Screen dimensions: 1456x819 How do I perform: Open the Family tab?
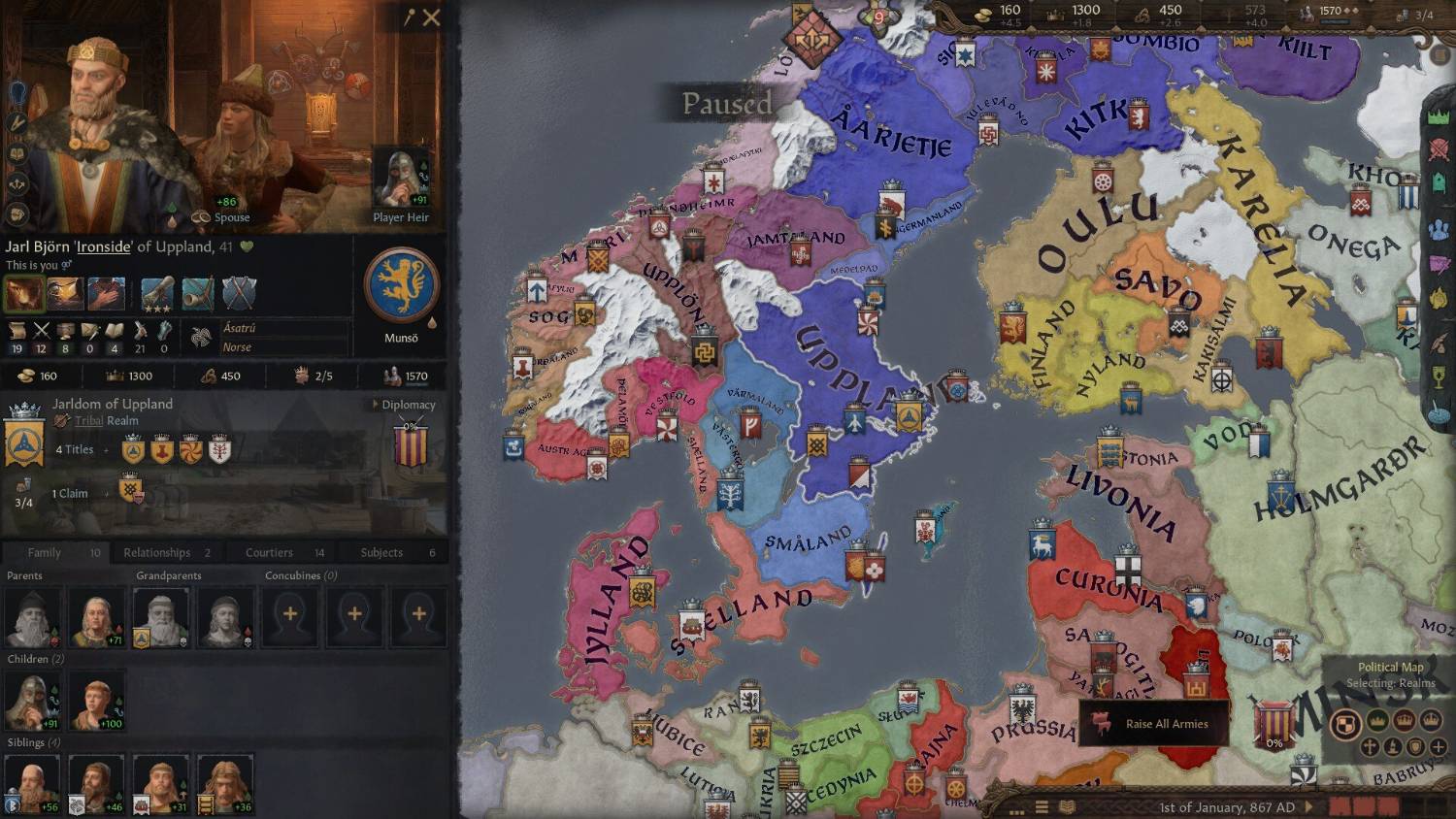(x=45, y=552)
